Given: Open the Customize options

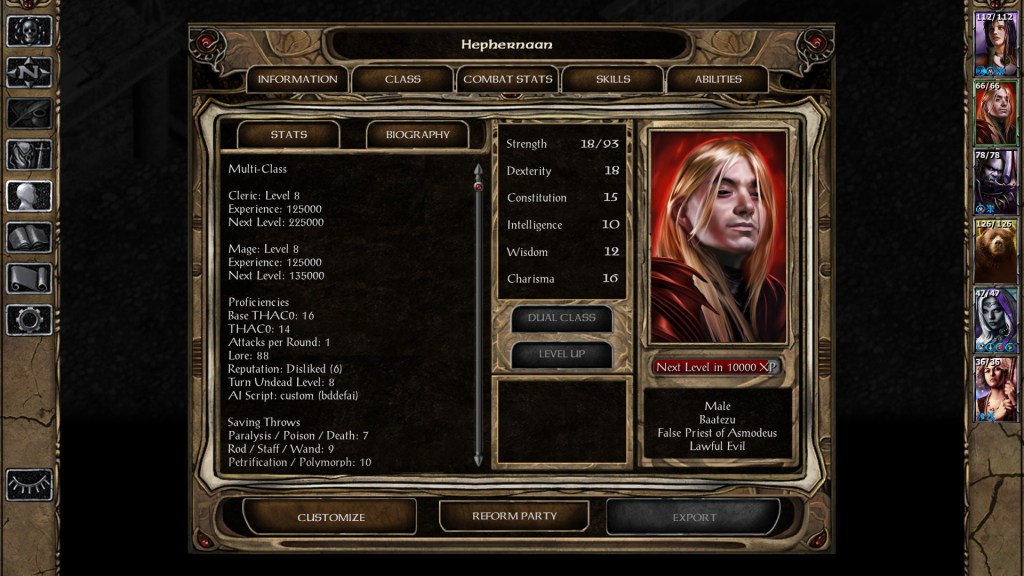Looking at the screenshot, I should [x=331, y=517].
